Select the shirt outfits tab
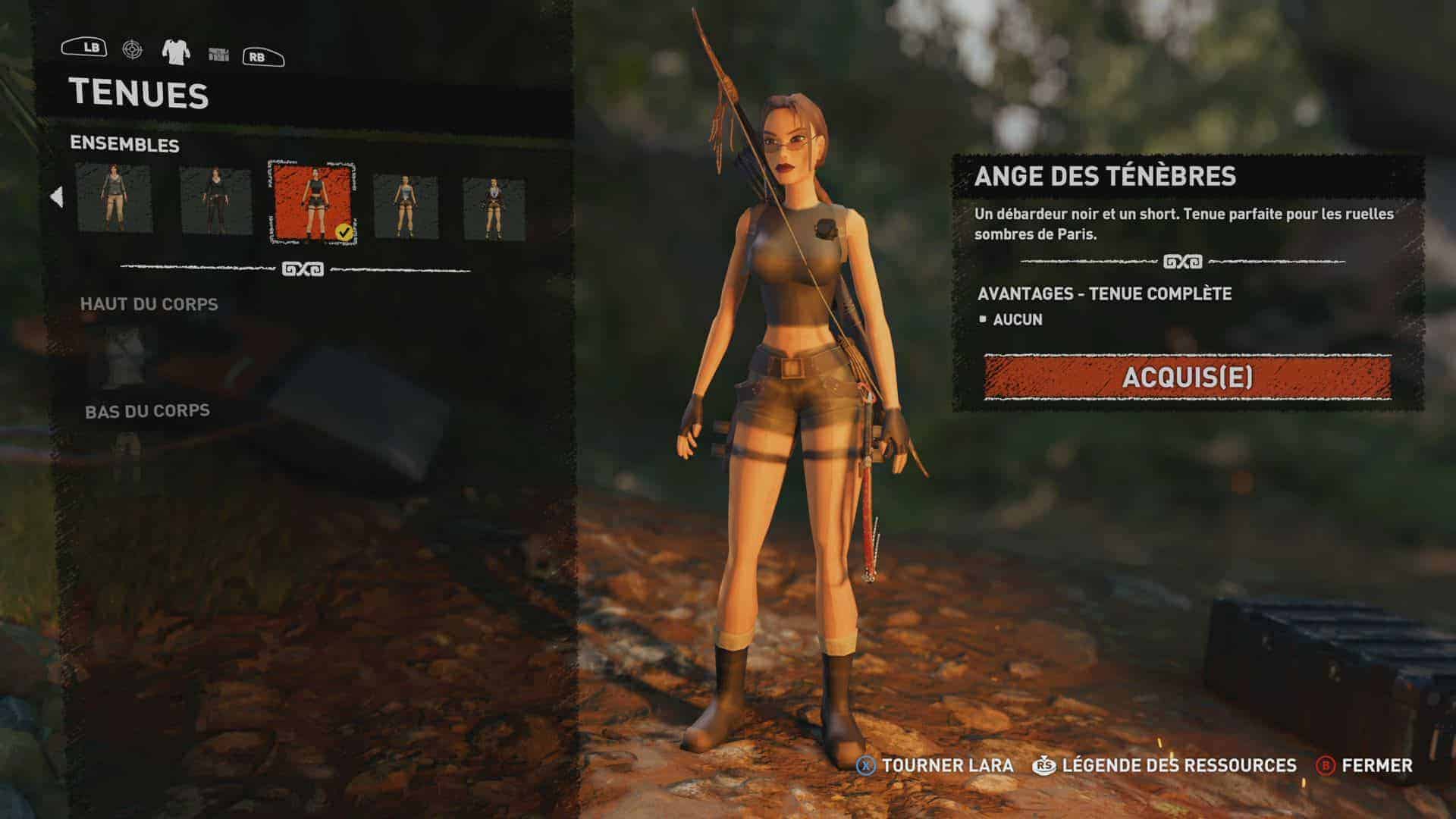1456x819 pixels. (176, 51)
